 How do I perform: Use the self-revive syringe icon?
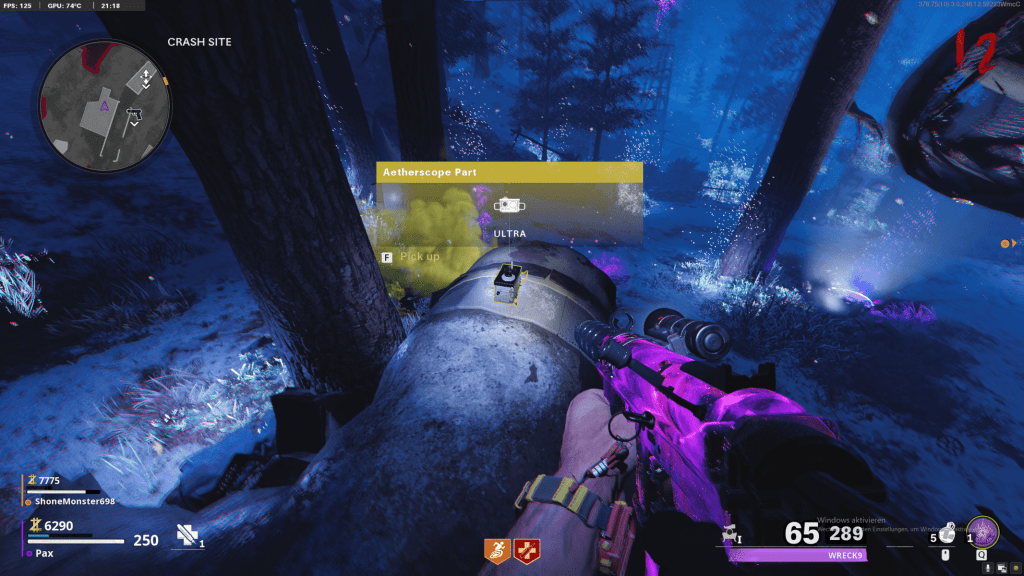click(188, 536)
